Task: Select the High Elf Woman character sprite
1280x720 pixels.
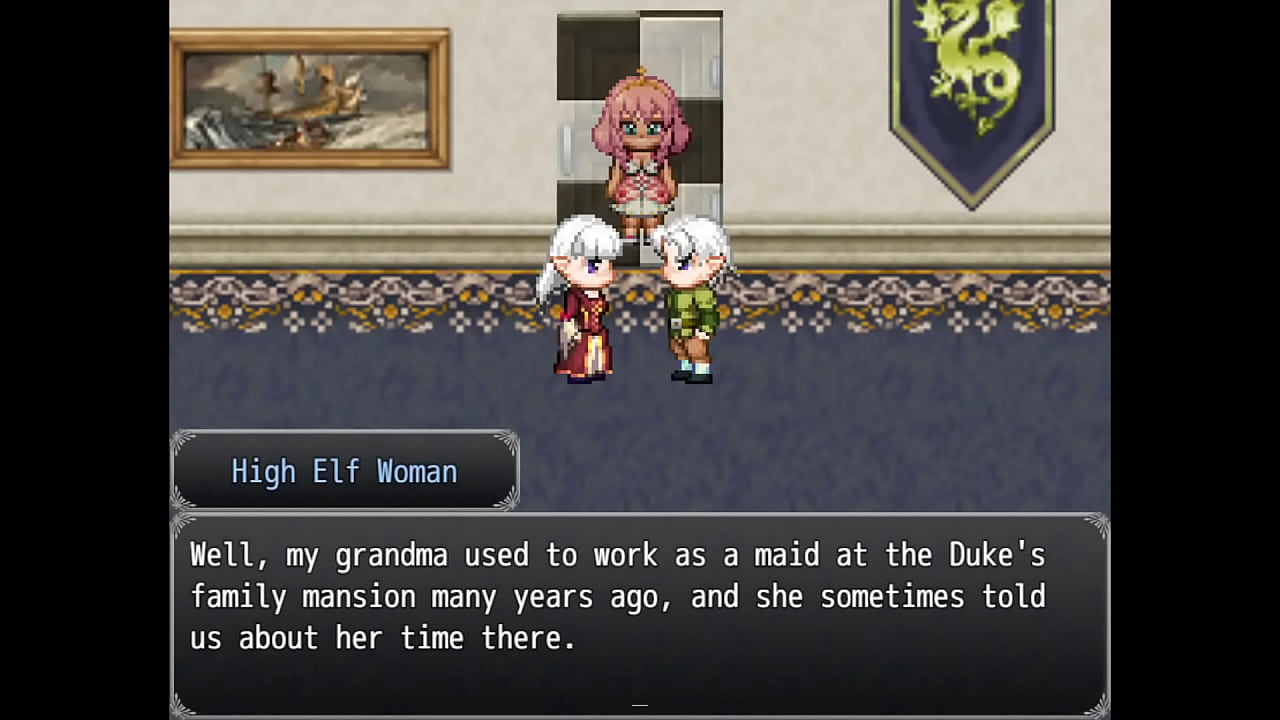Action: pyautogui.click(x=585, y=300)
